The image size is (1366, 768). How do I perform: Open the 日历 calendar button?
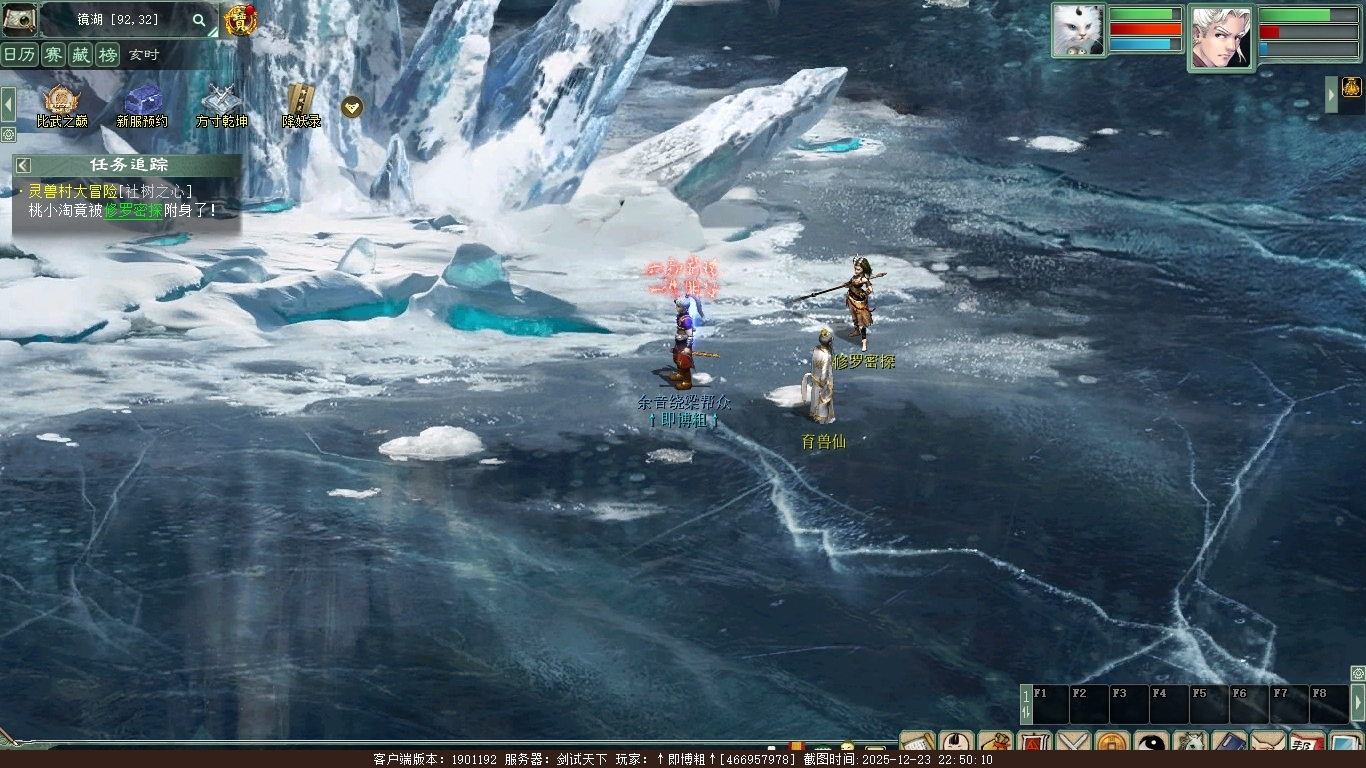pos(19,55)
